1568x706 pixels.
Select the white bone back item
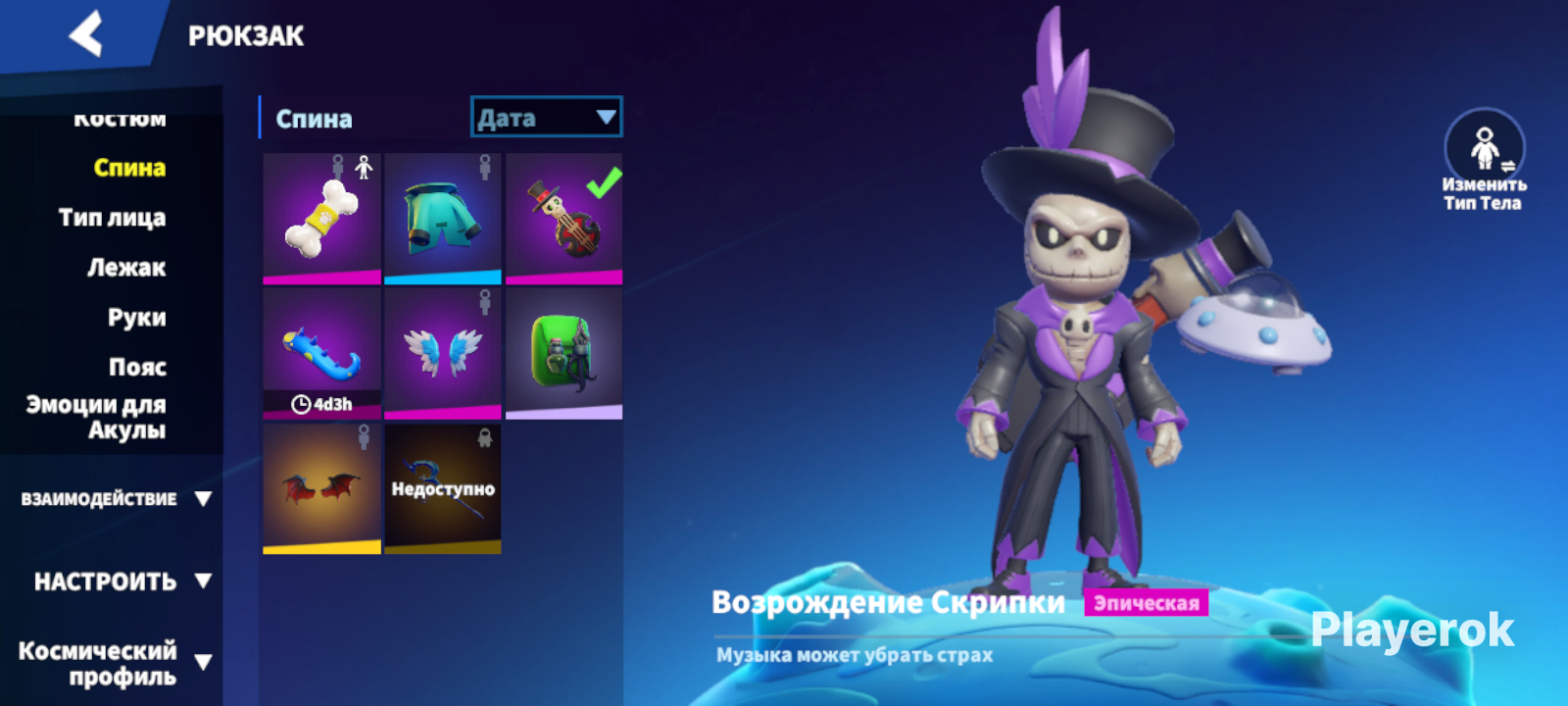[321, 218]
